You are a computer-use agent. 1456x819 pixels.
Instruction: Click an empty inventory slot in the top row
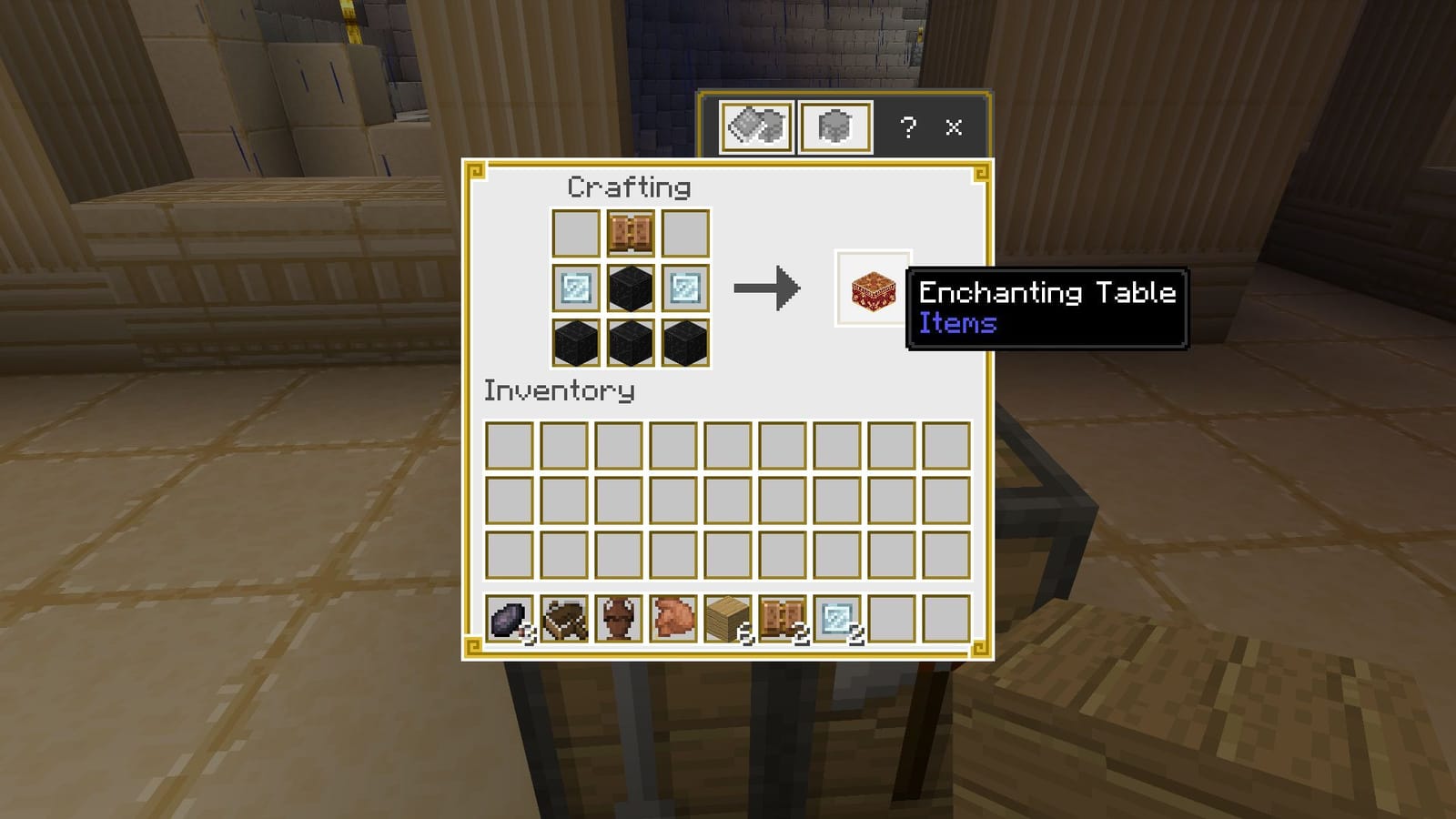[x=510, y=447]
